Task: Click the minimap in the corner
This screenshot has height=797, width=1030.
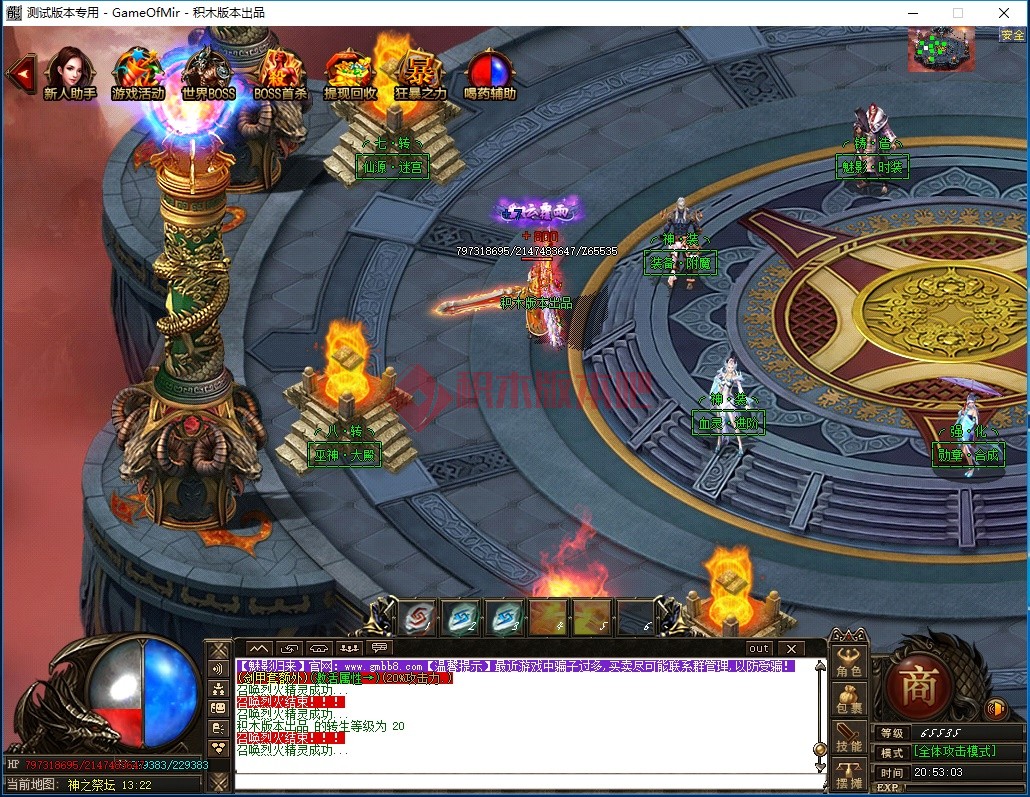Action: coord(940,48)
